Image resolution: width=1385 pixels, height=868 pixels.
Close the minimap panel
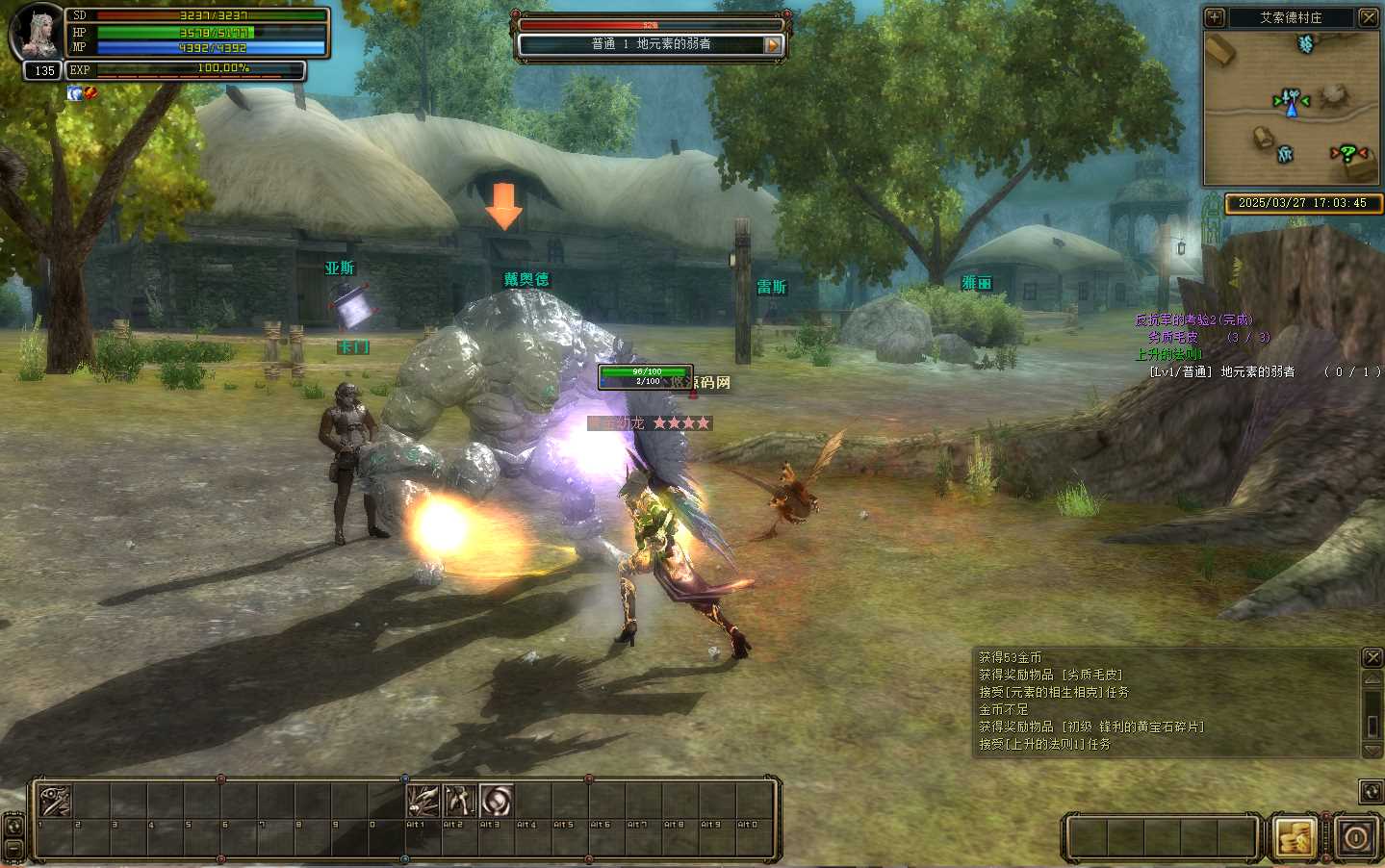tap(1368, 17)
